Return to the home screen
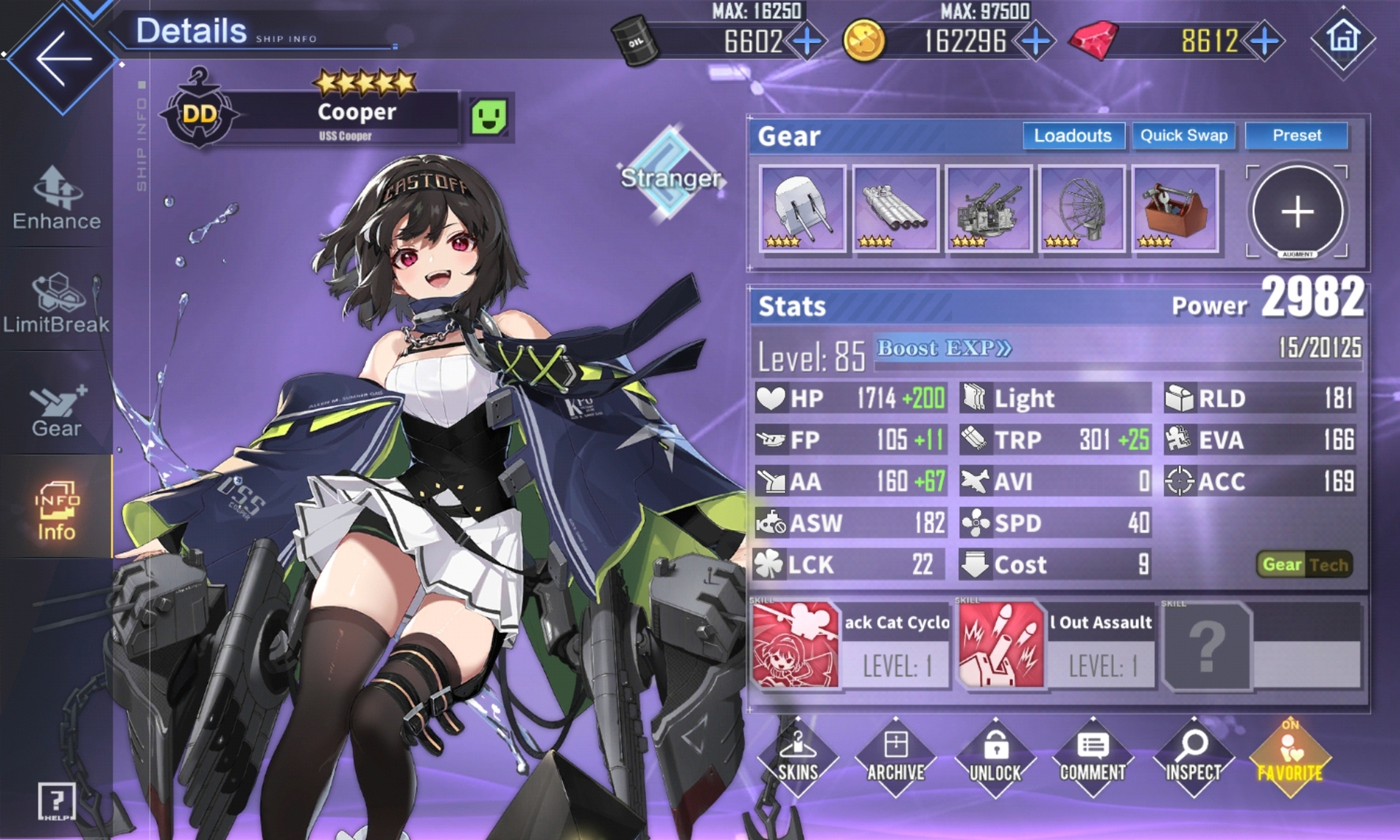 tap(1343, 38)
